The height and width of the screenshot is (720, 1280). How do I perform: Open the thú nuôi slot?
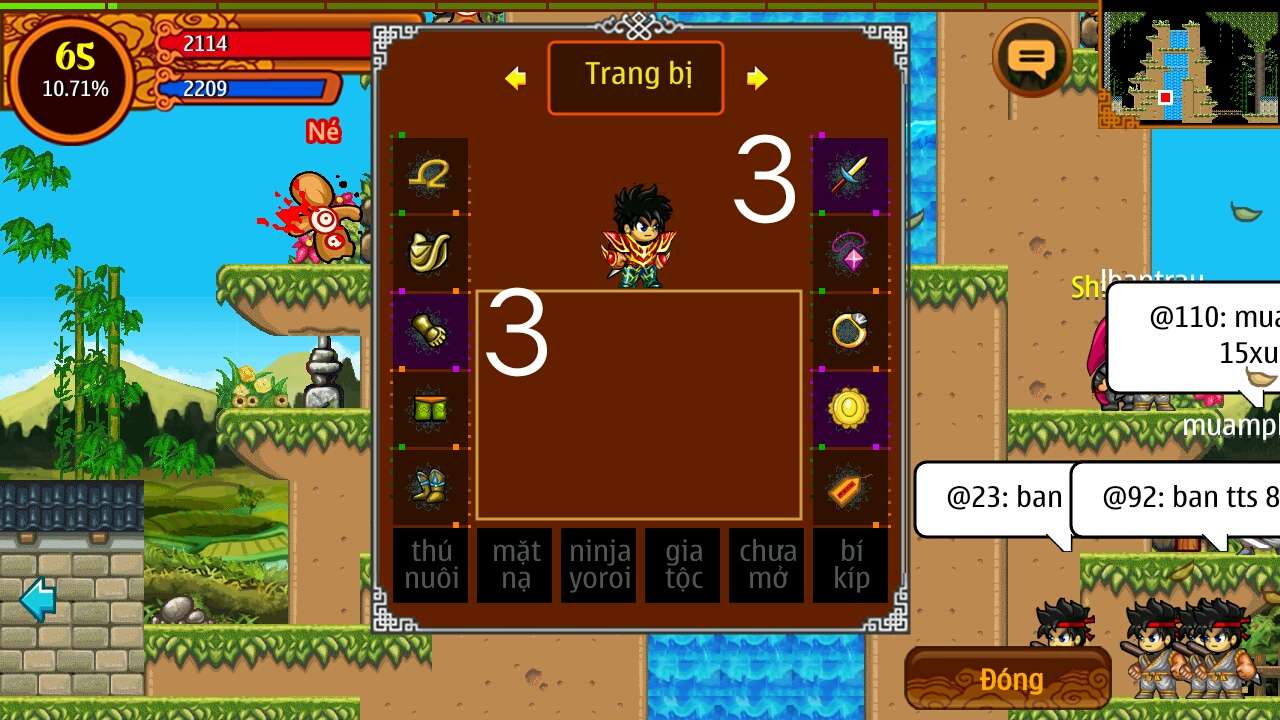431,565
